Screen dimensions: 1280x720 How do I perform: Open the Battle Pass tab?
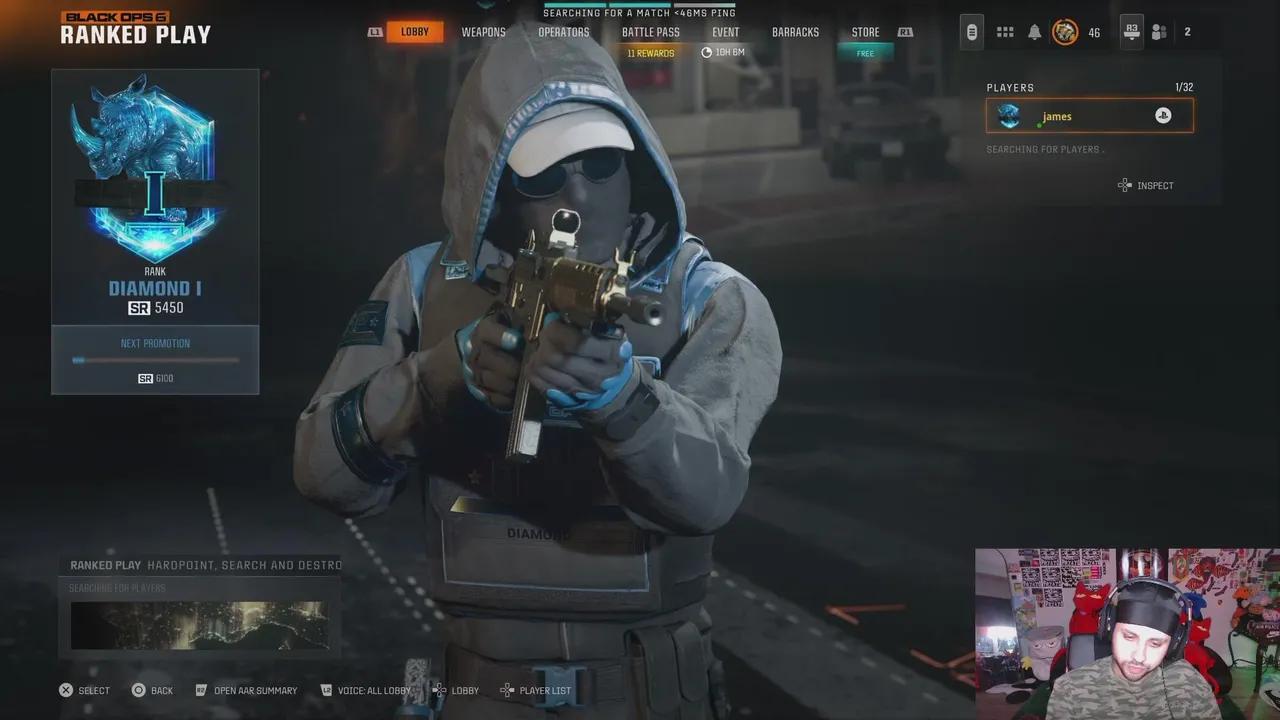click(650, 32)
